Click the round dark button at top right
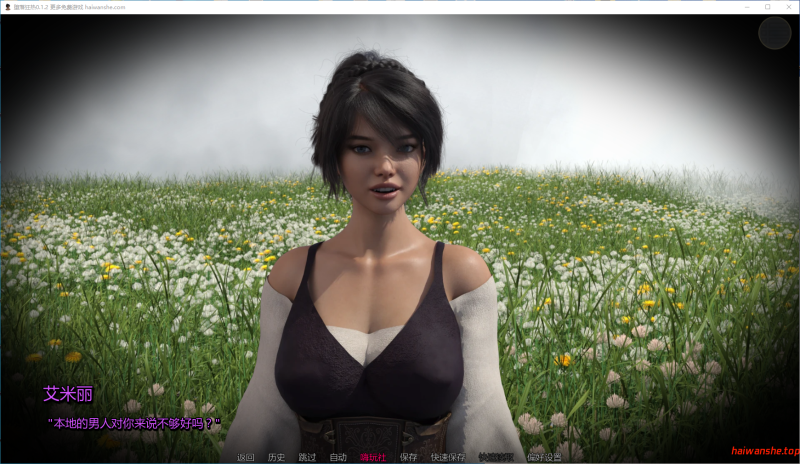 (x=774, y=33)
